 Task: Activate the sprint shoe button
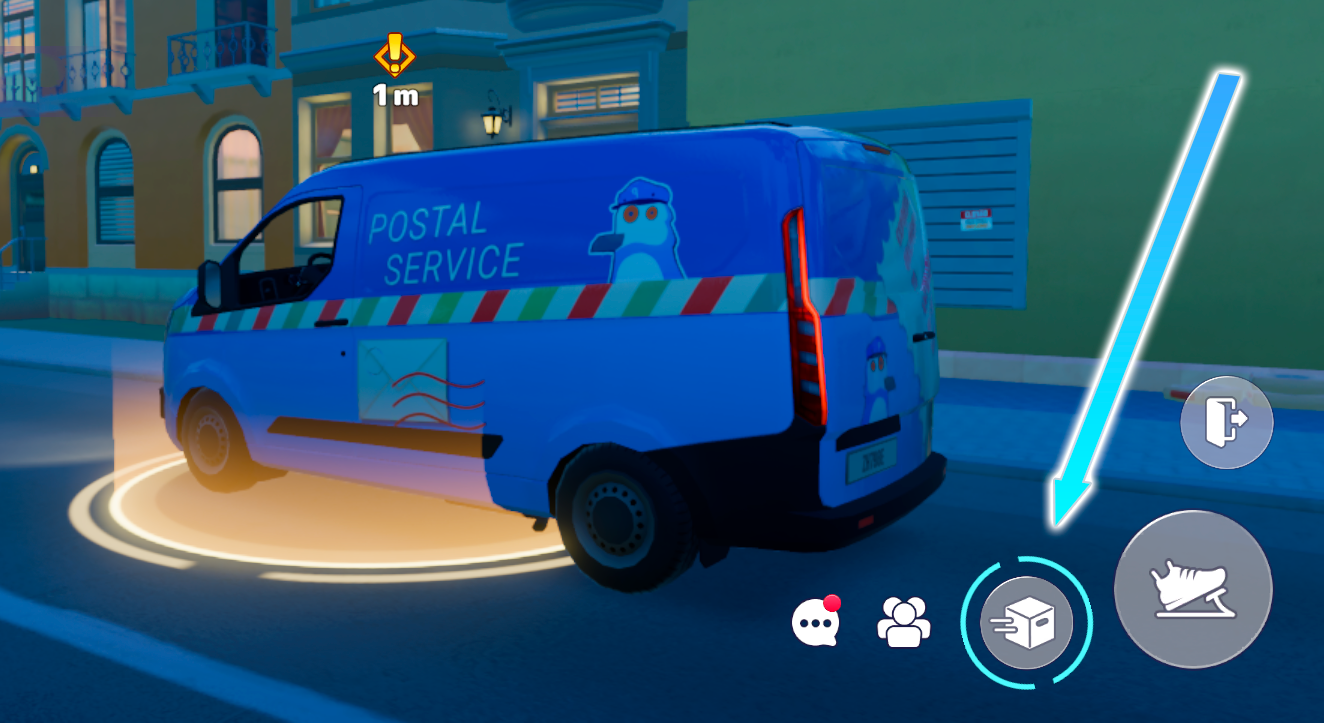pos(1192,589)
